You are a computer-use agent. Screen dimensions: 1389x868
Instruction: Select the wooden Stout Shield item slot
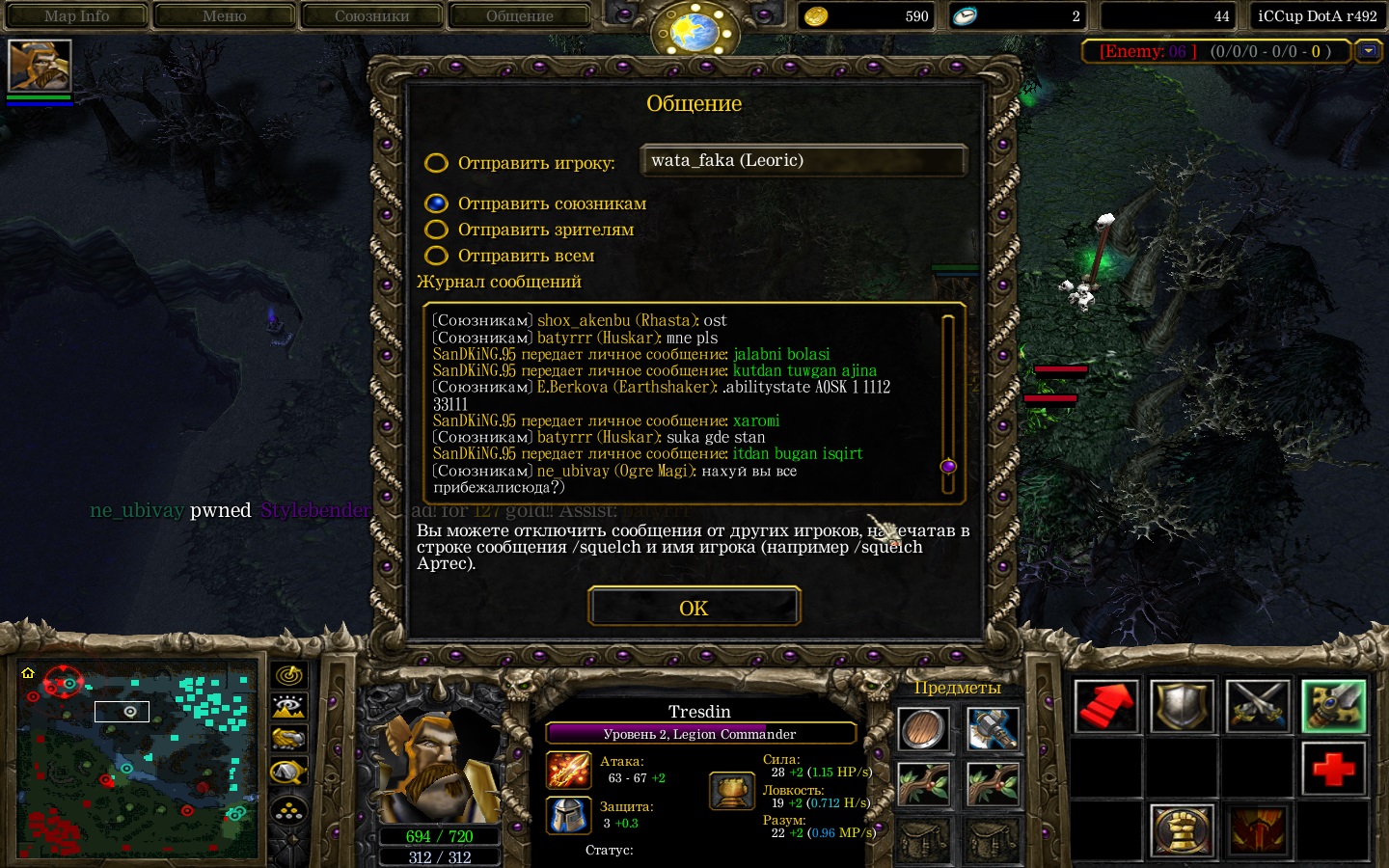[x=923, y=730]
